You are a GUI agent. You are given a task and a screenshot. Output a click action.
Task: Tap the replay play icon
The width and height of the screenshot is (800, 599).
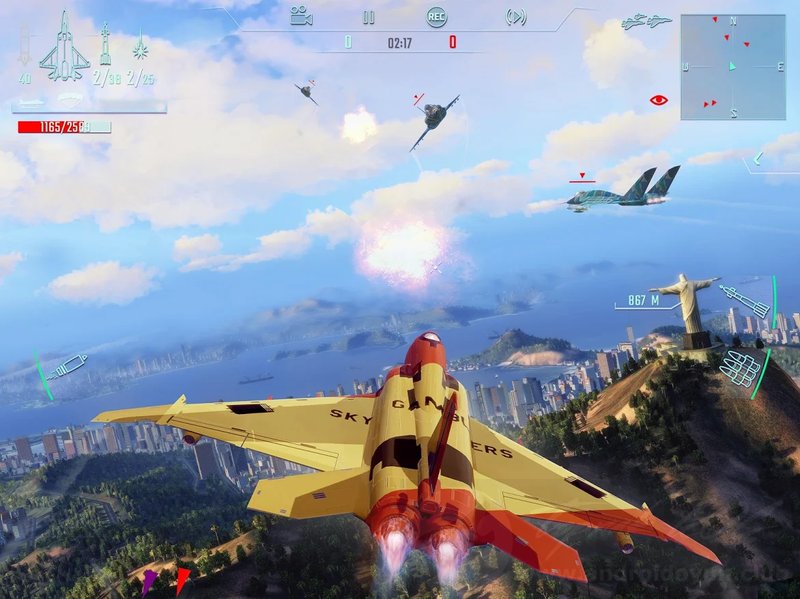coord(516,16)
